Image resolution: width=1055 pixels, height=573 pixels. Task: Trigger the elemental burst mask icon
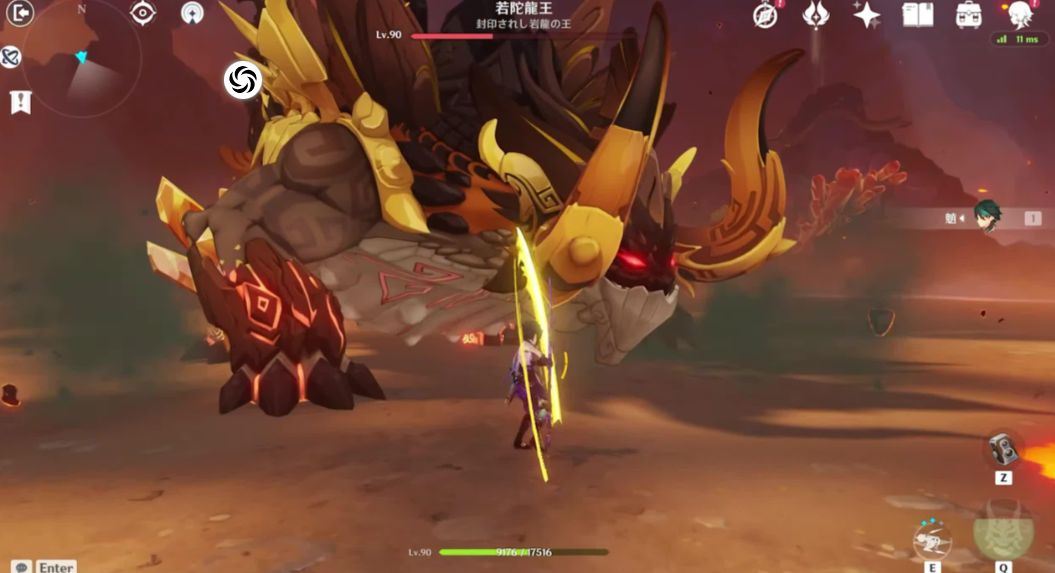click(1003, 531)
